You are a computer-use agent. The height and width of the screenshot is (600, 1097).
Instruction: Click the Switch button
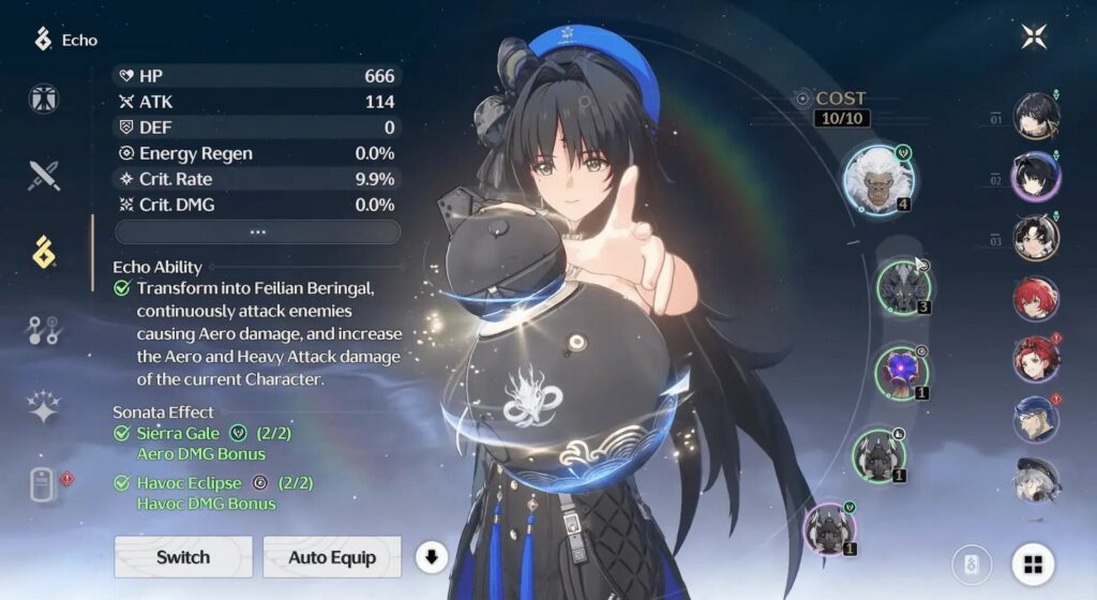(x=183, y=557)
